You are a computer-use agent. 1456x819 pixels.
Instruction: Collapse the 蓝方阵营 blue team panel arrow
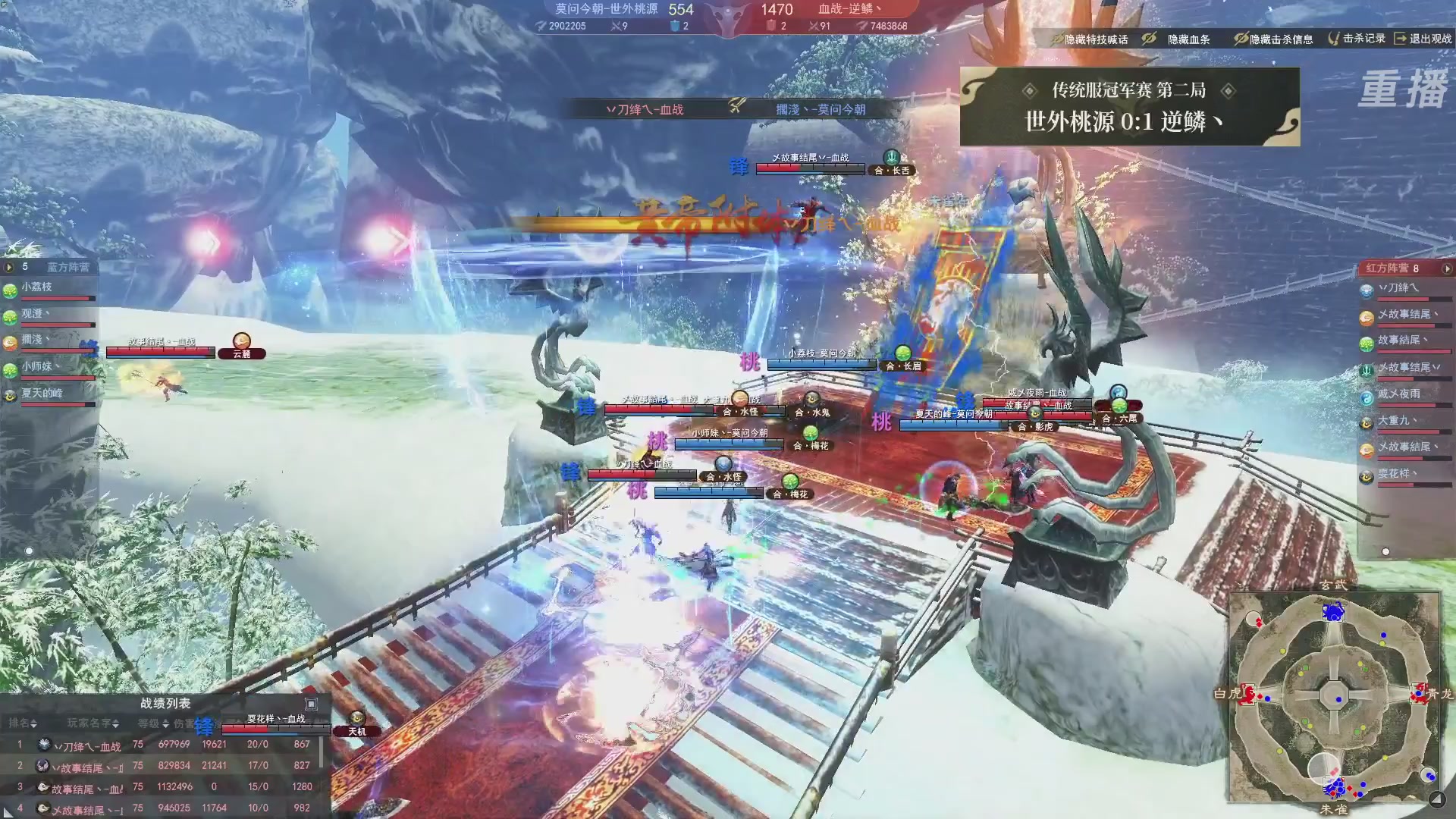point(9,267)
